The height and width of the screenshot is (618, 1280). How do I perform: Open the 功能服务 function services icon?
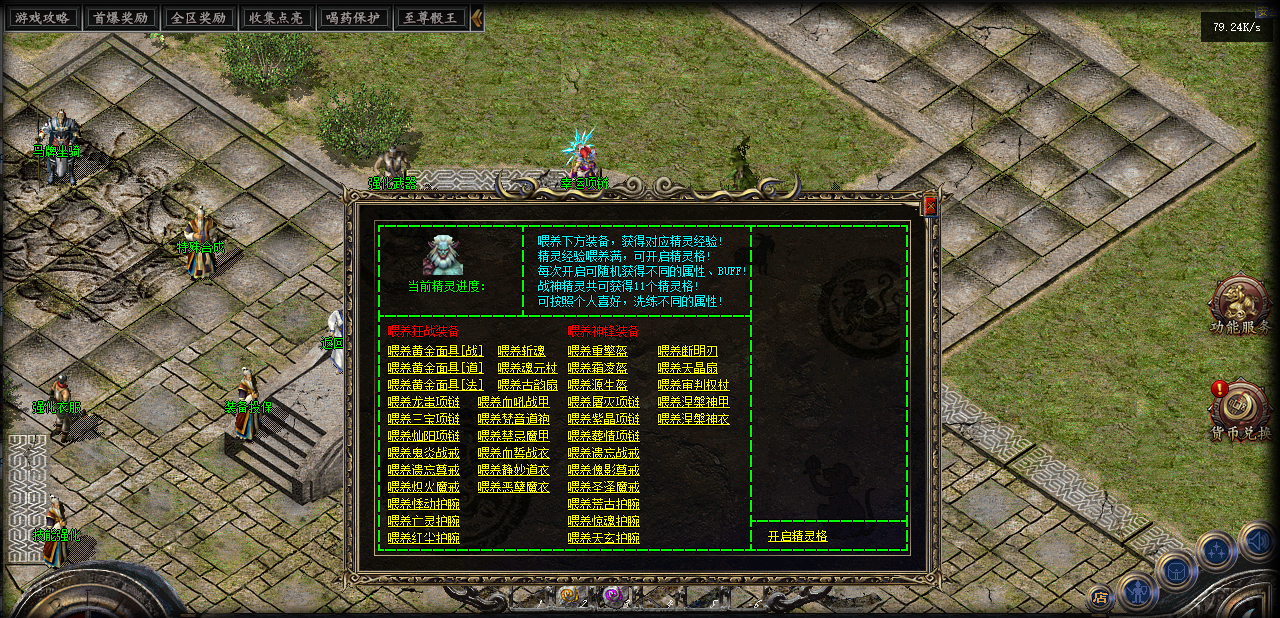pos(1239,304)
